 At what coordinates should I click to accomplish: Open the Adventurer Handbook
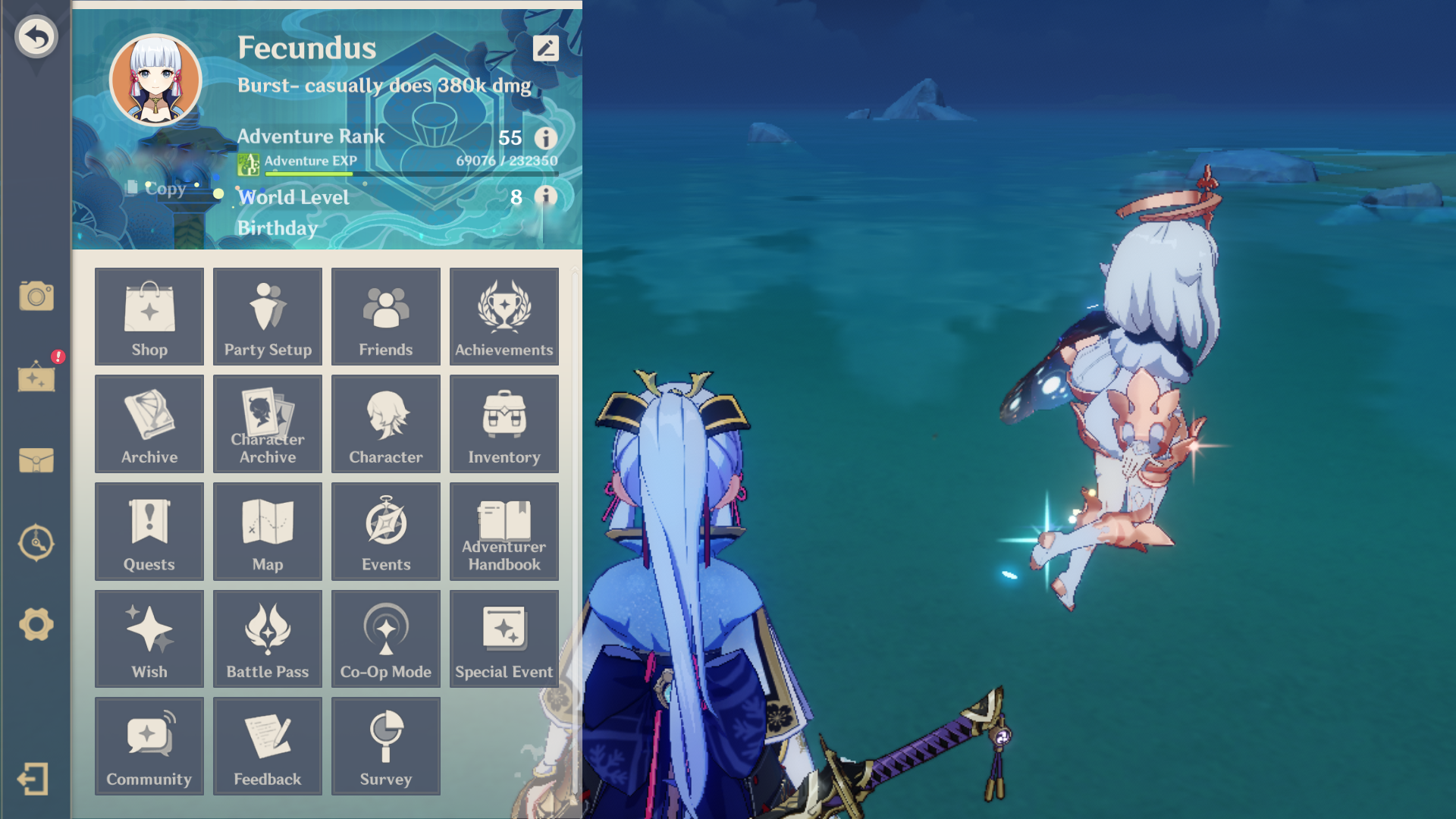(504, 531)
